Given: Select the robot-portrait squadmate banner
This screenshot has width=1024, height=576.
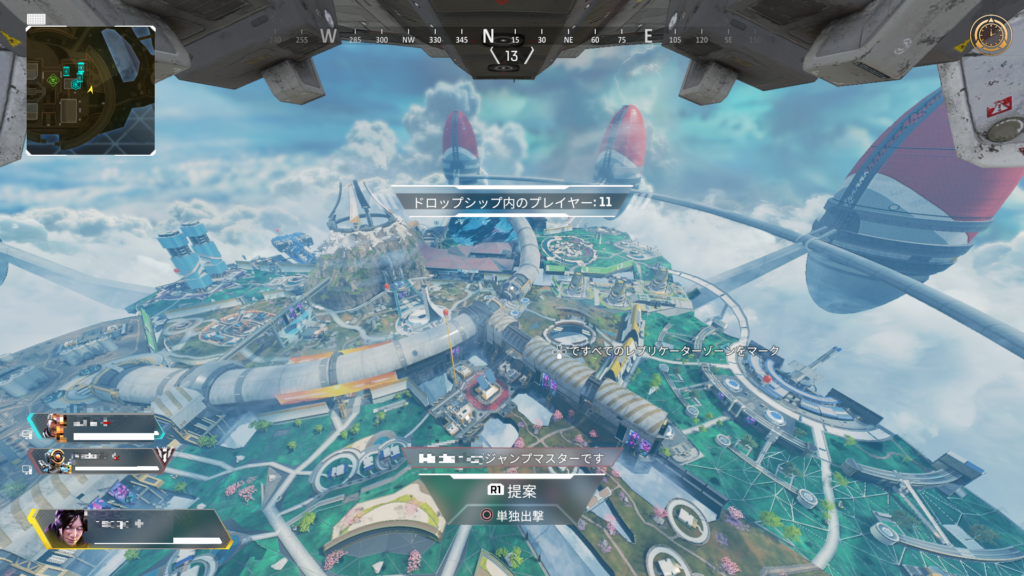Looking at the screenshot, I should click(x=98, y=459).
